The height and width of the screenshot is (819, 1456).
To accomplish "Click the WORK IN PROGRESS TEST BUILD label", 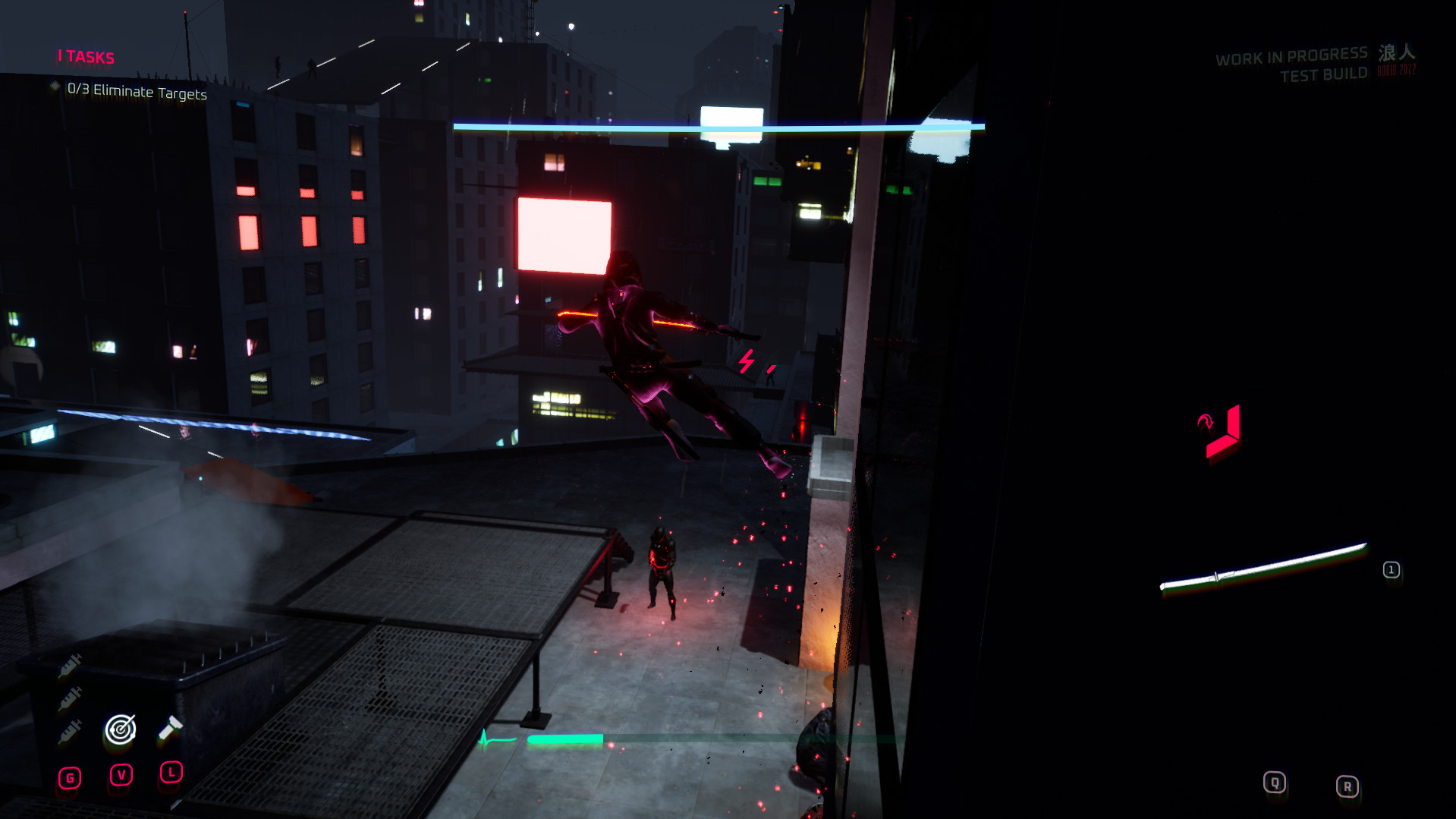I will (1292, 63).
